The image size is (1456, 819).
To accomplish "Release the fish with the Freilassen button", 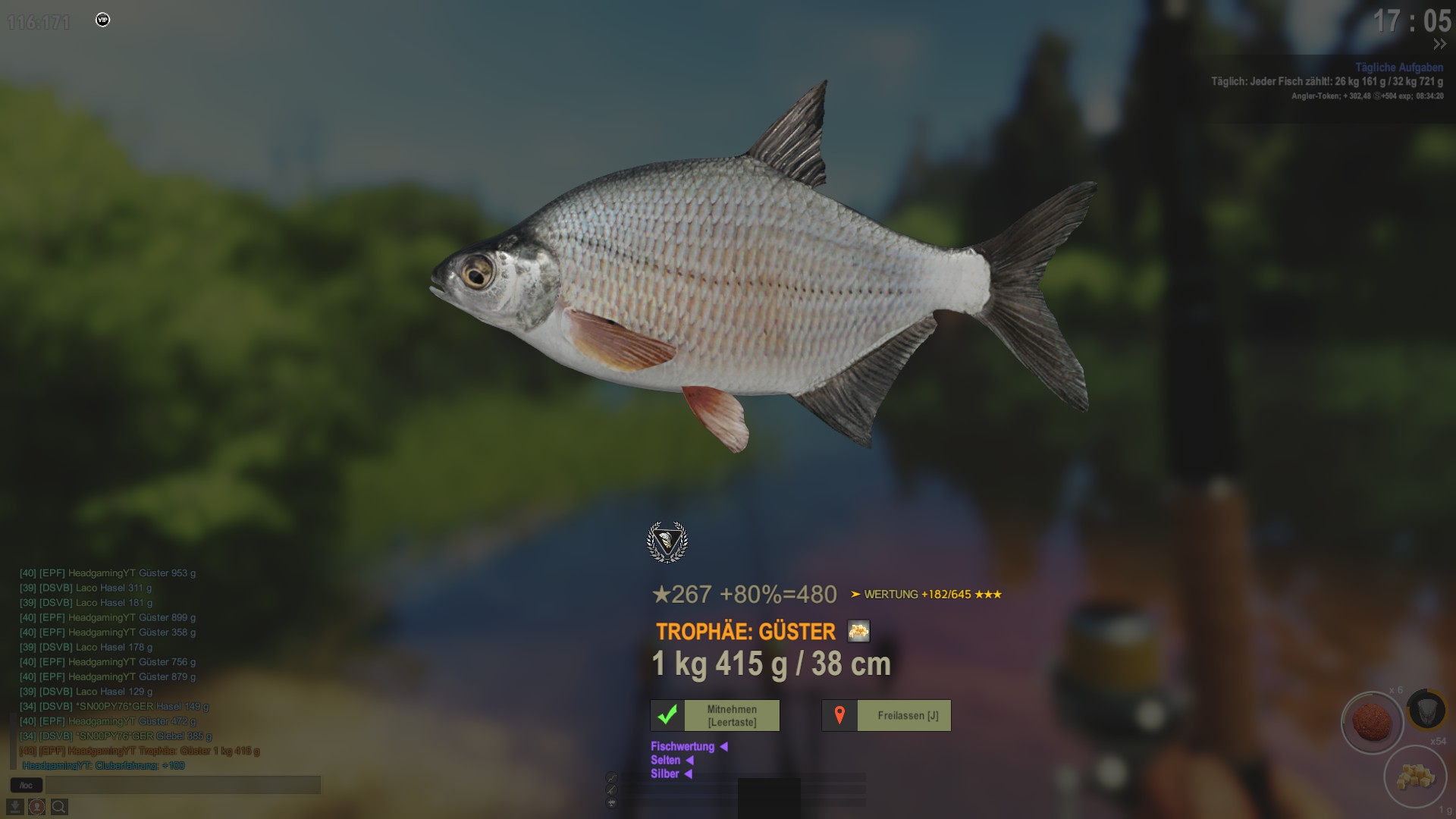I will tap(886, 715).
